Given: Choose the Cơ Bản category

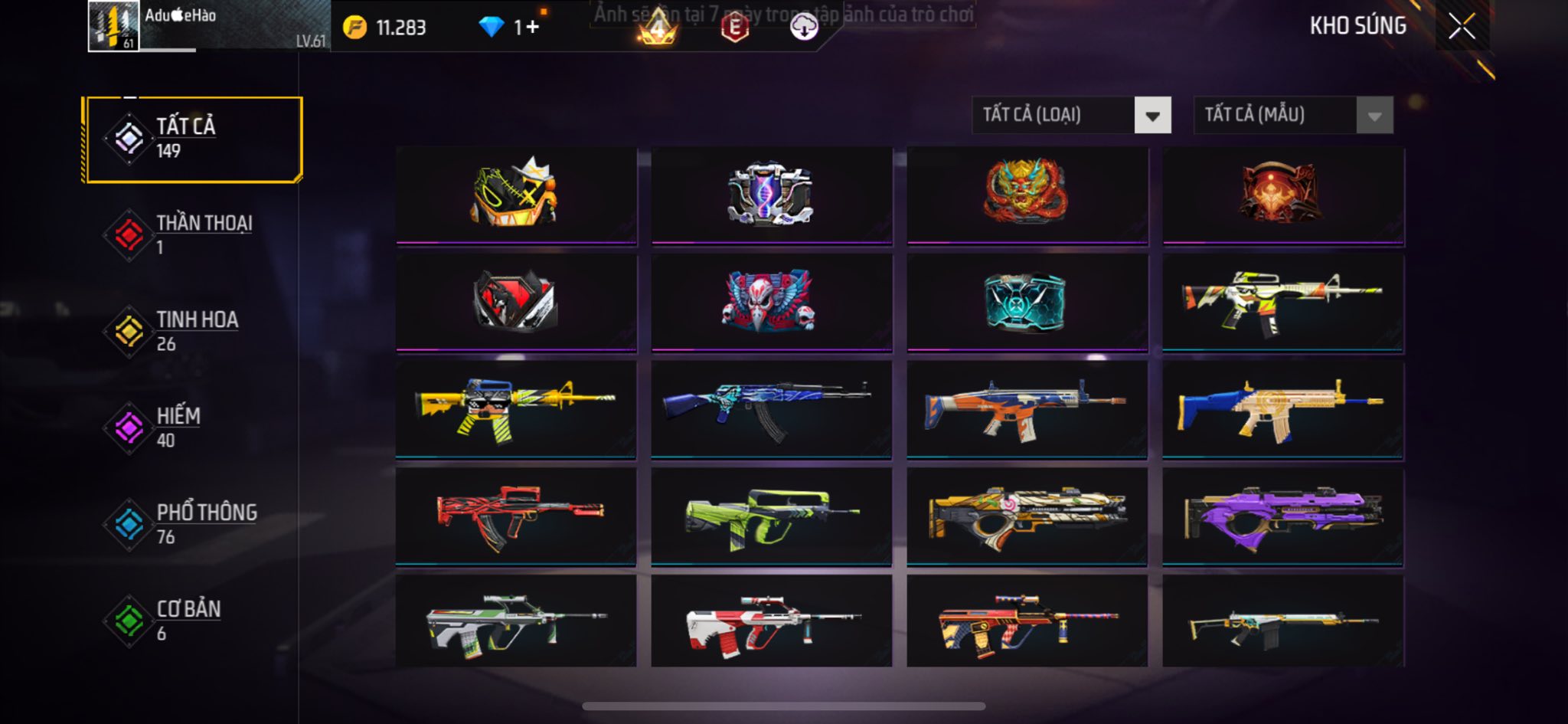Looking at the screenshot, I should click(x=193, y=621).
